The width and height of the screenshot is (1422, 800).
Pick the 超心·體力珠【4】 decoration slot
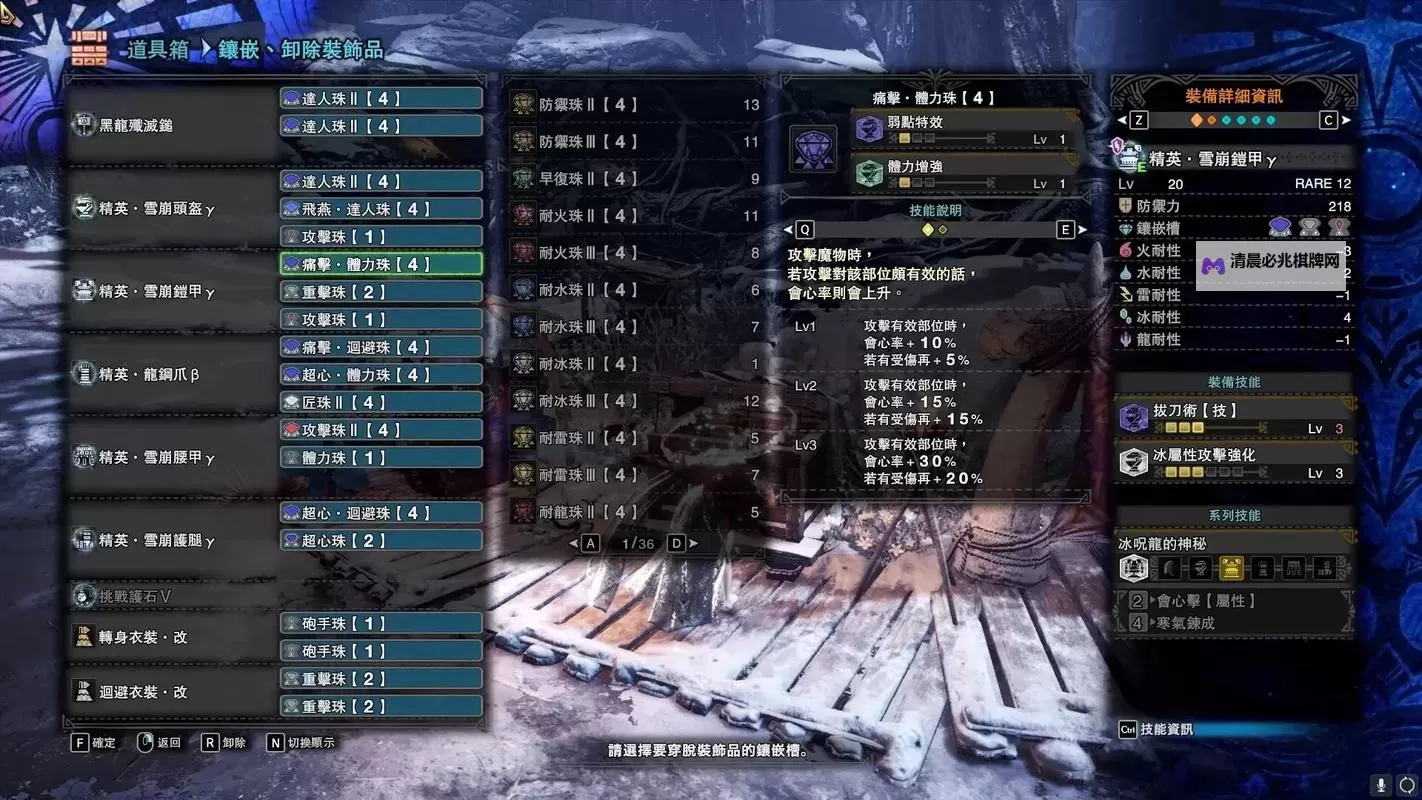point(381,374)
